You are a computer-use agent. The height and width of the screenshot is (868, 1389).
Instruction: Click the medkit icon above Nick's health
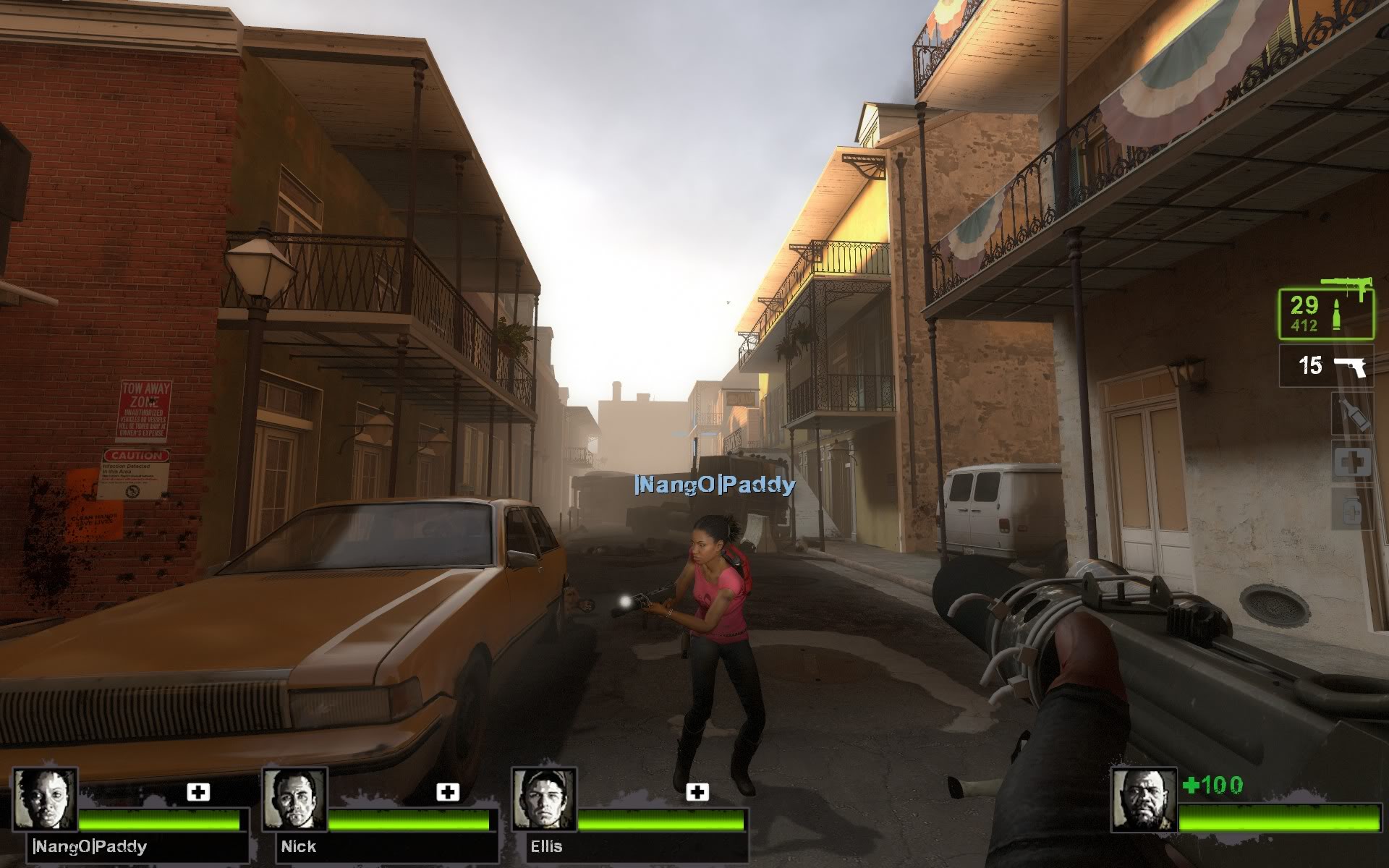point(448,792)
